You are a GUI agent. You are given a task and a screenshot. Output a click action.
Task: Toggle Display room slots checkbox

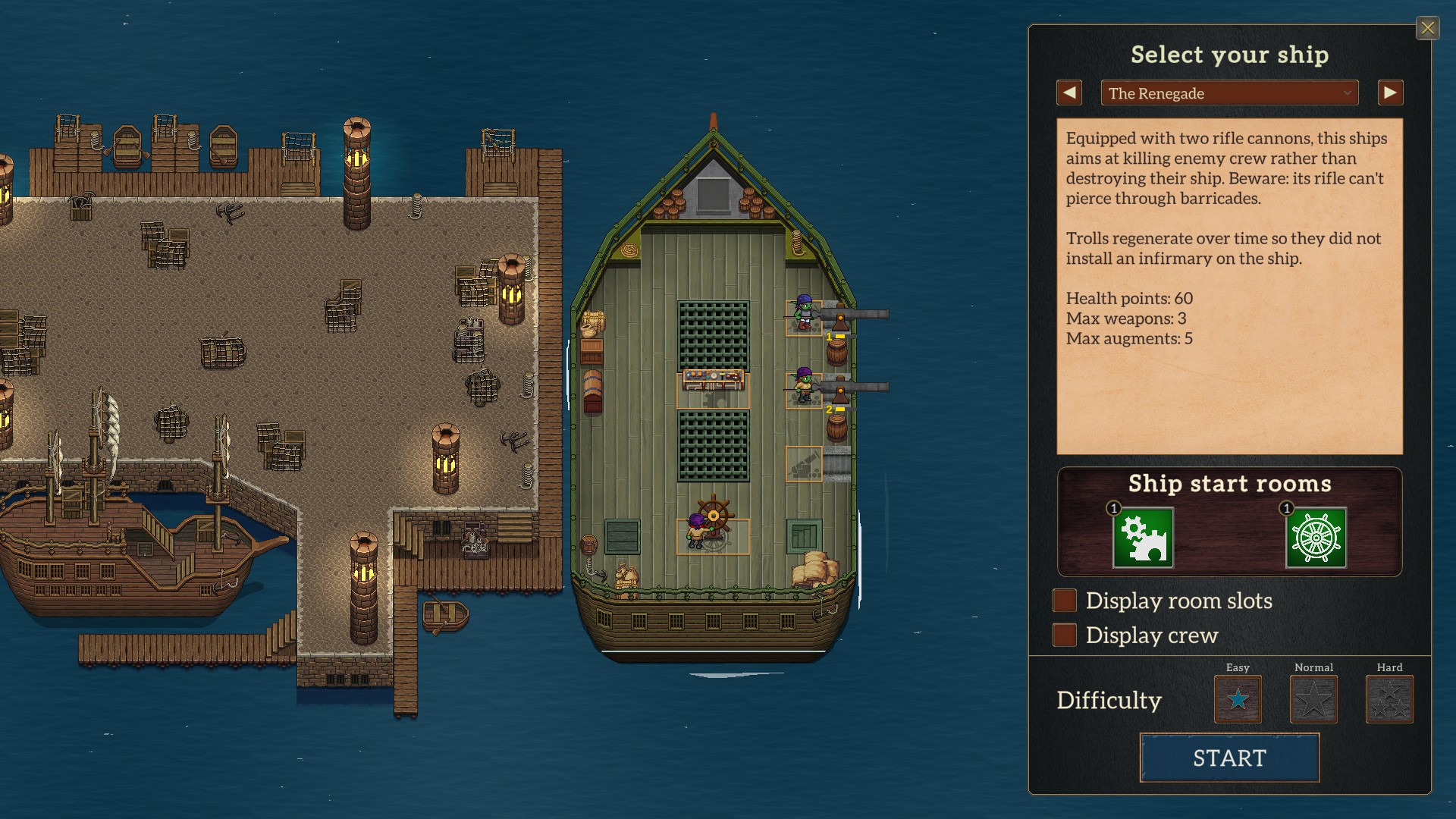1065,601
